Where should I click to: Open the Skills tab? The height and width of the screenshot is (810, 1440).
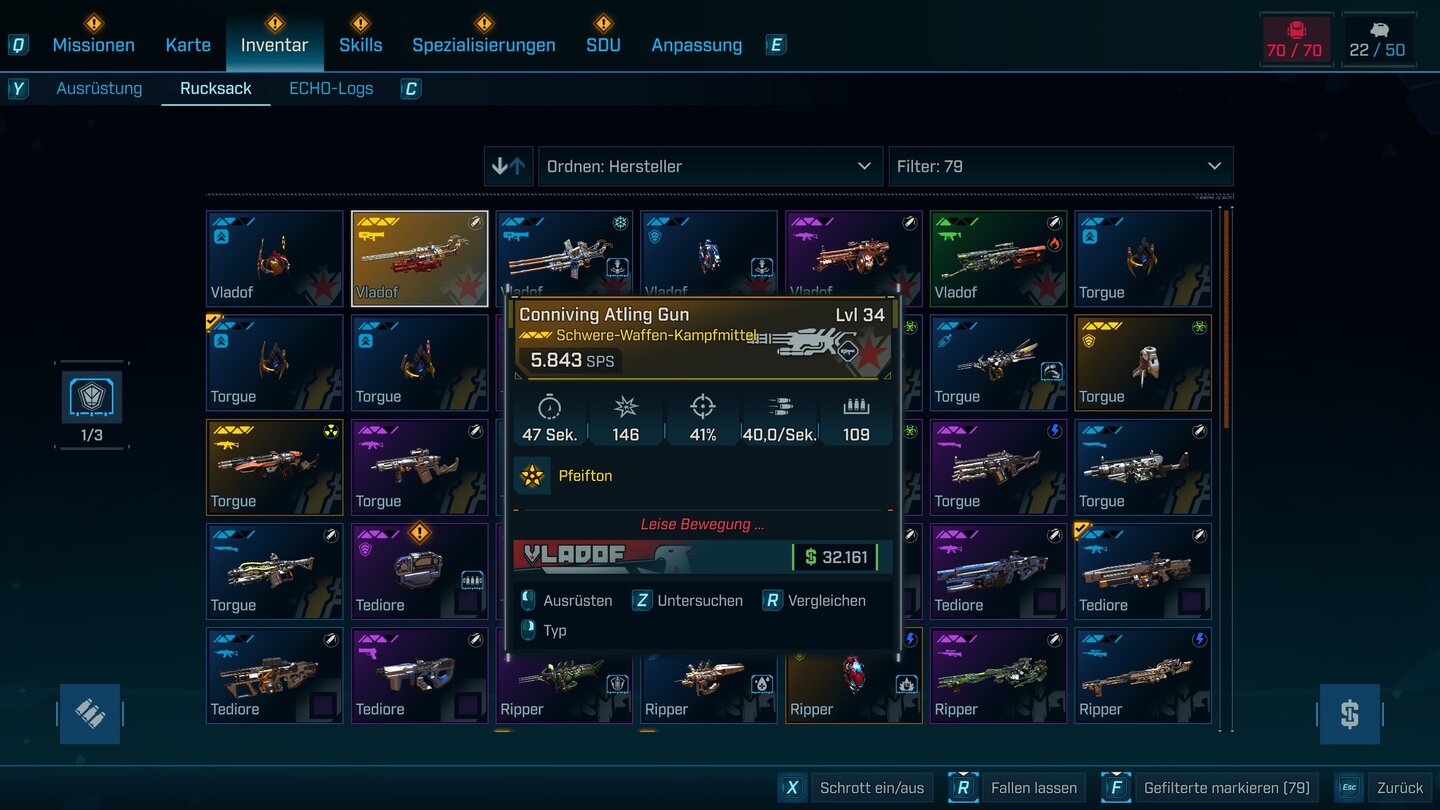coord(360,45)
